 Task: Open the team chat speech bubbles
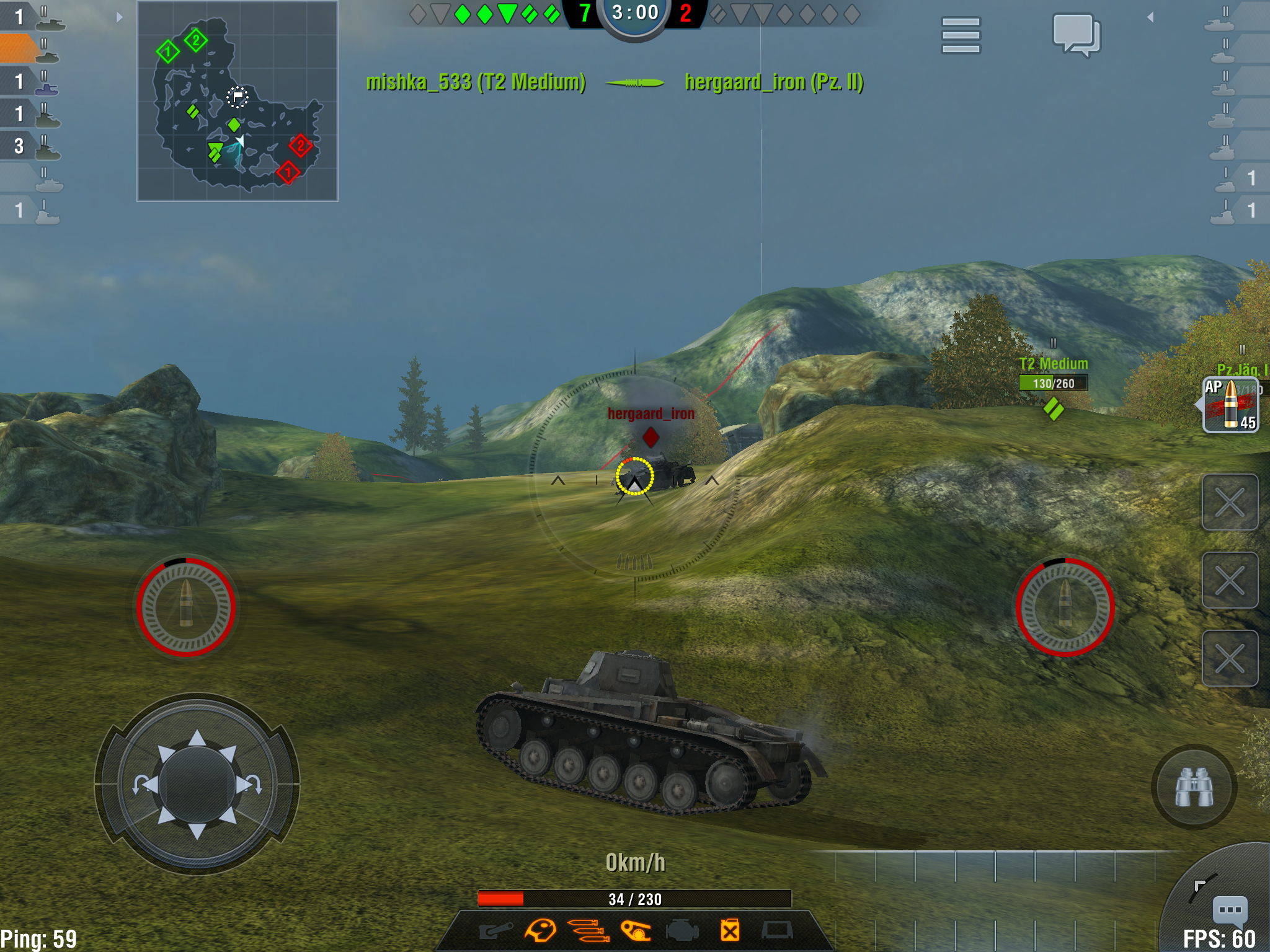click(x=1077, y=35)
